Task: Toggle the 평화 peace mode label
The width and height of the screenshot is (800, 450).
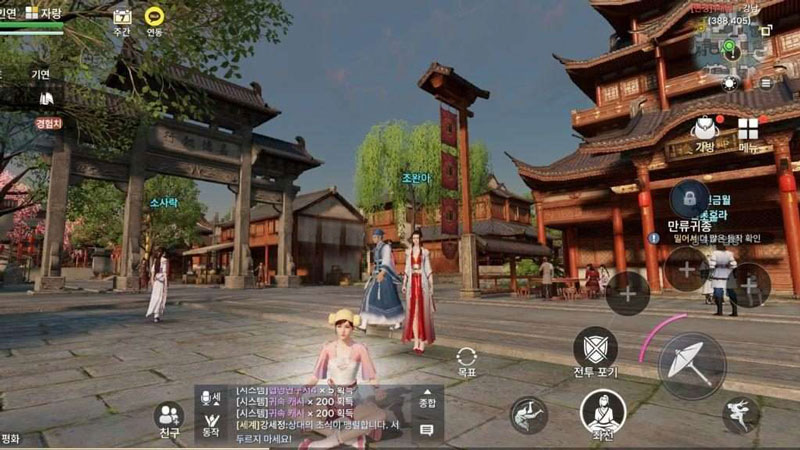Action: click(11, 439)
